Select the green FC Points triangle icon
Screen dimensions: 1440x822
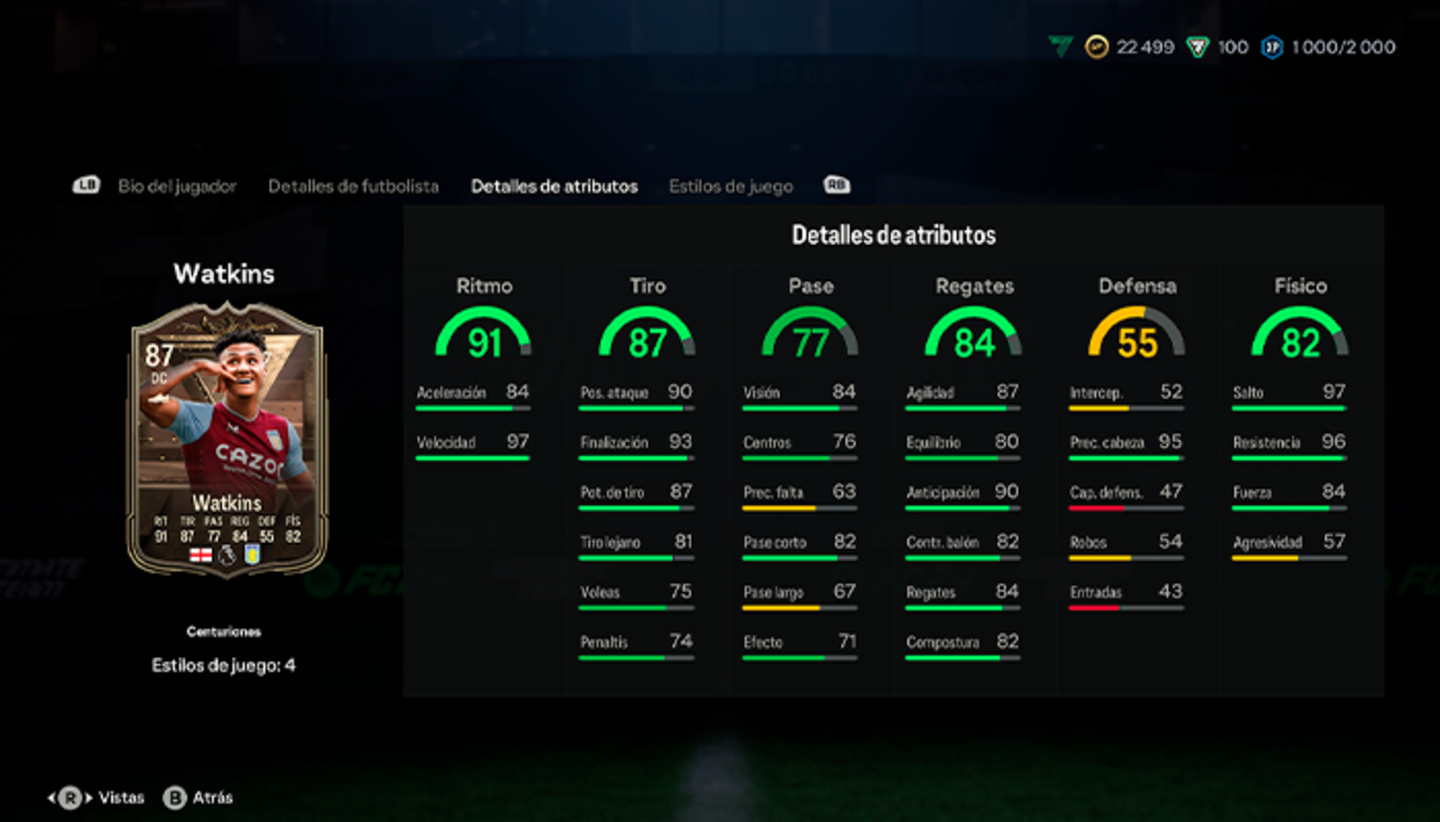point(1198,47)
